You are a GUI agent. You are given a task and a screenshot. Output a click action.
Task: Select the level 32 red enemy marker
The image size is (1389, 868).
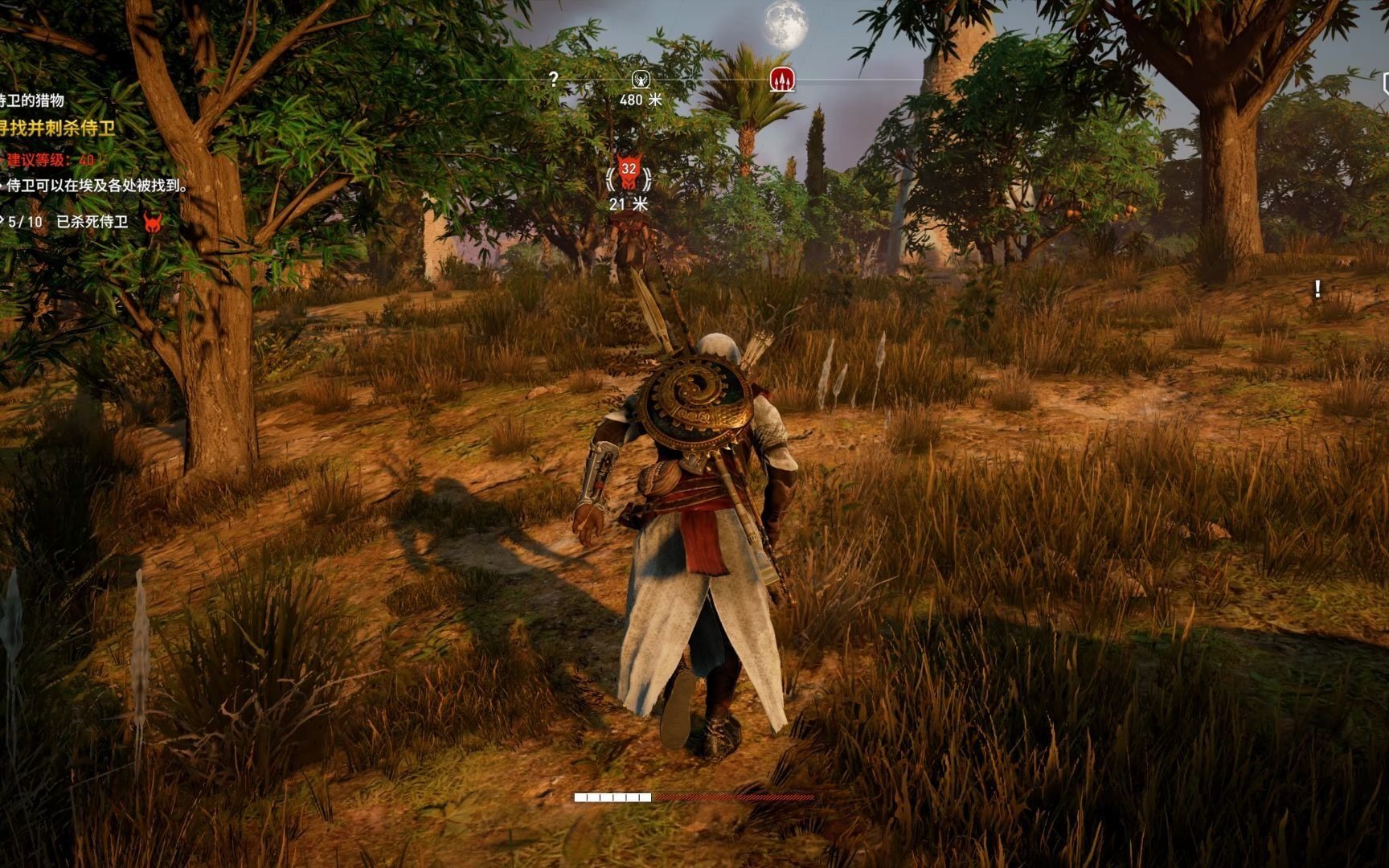coord(629,174)
